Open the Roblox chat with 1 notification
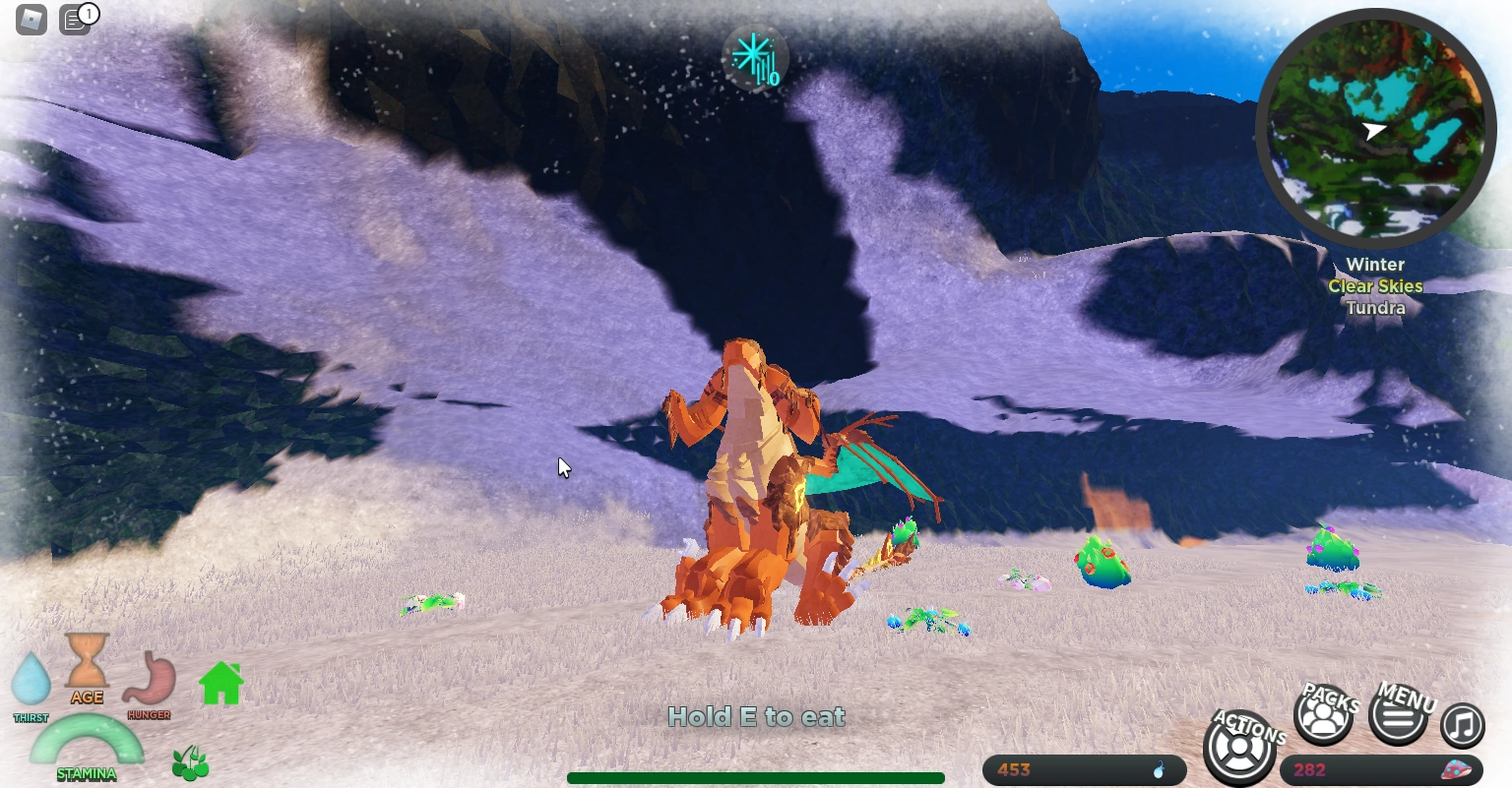This screenshot has height=788, width=1512. [x=76, y=19]
